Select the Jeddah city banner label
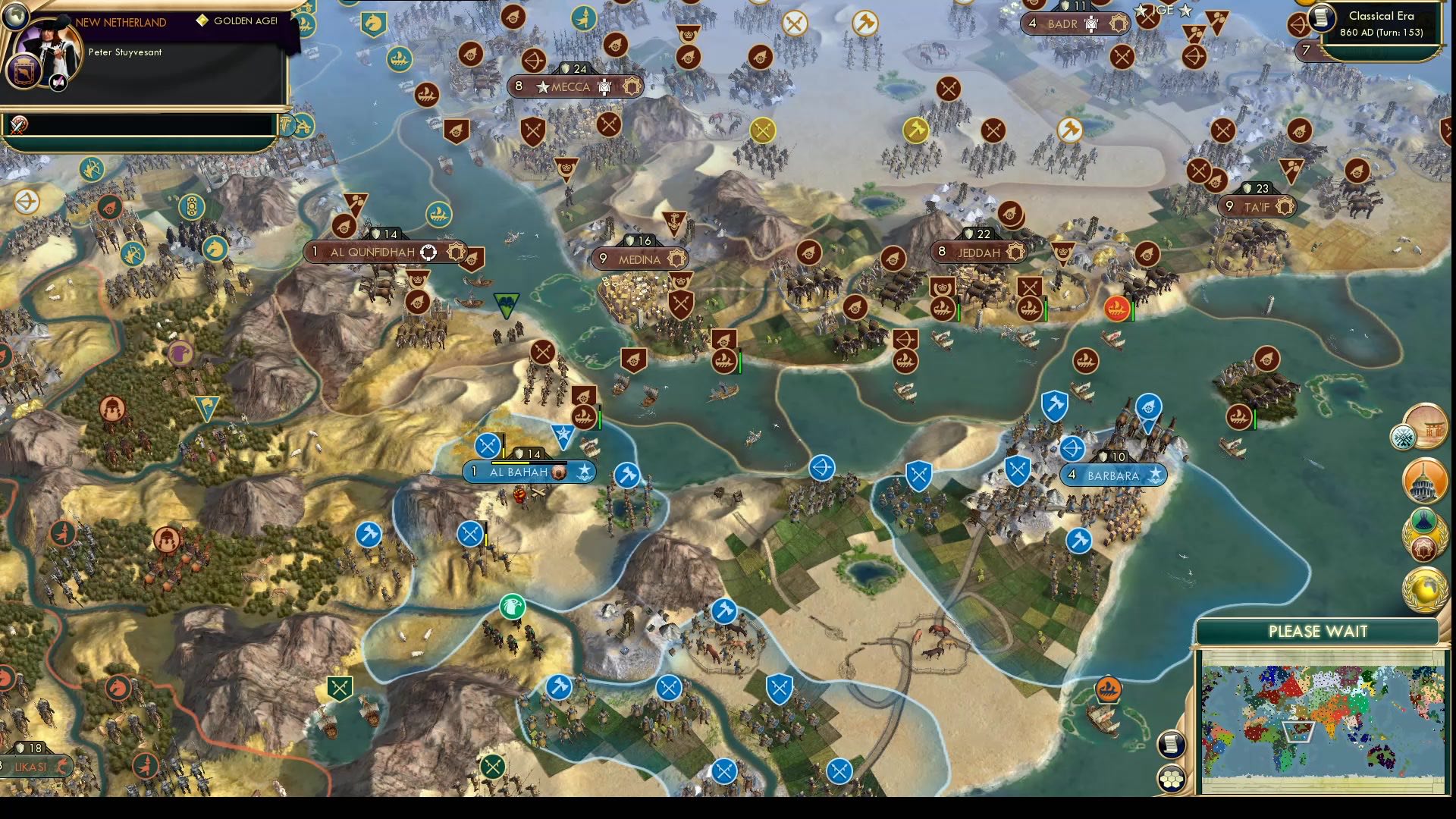 point(978,253)
